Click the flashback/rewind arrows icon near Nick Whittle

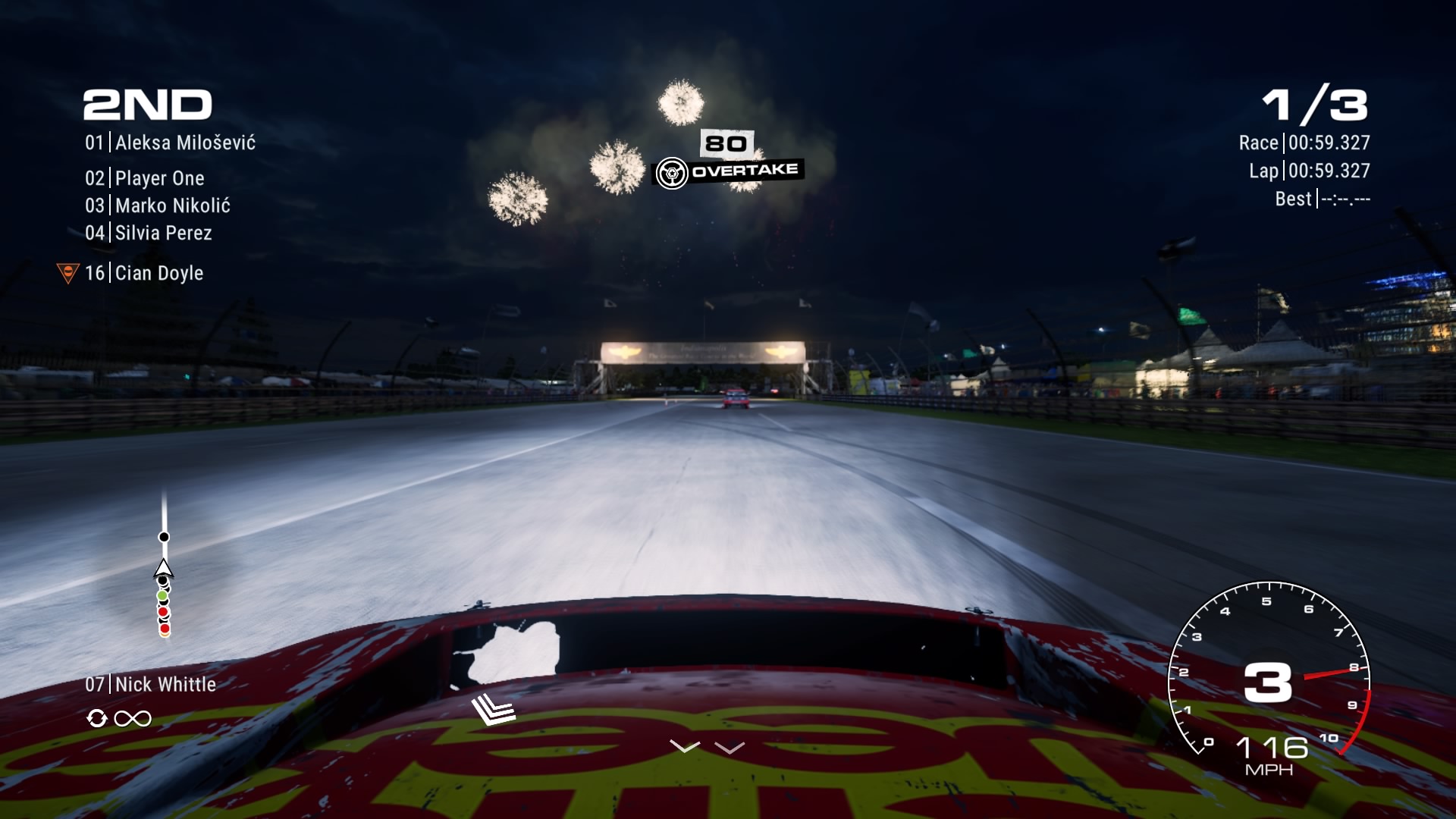coord(97,718)
